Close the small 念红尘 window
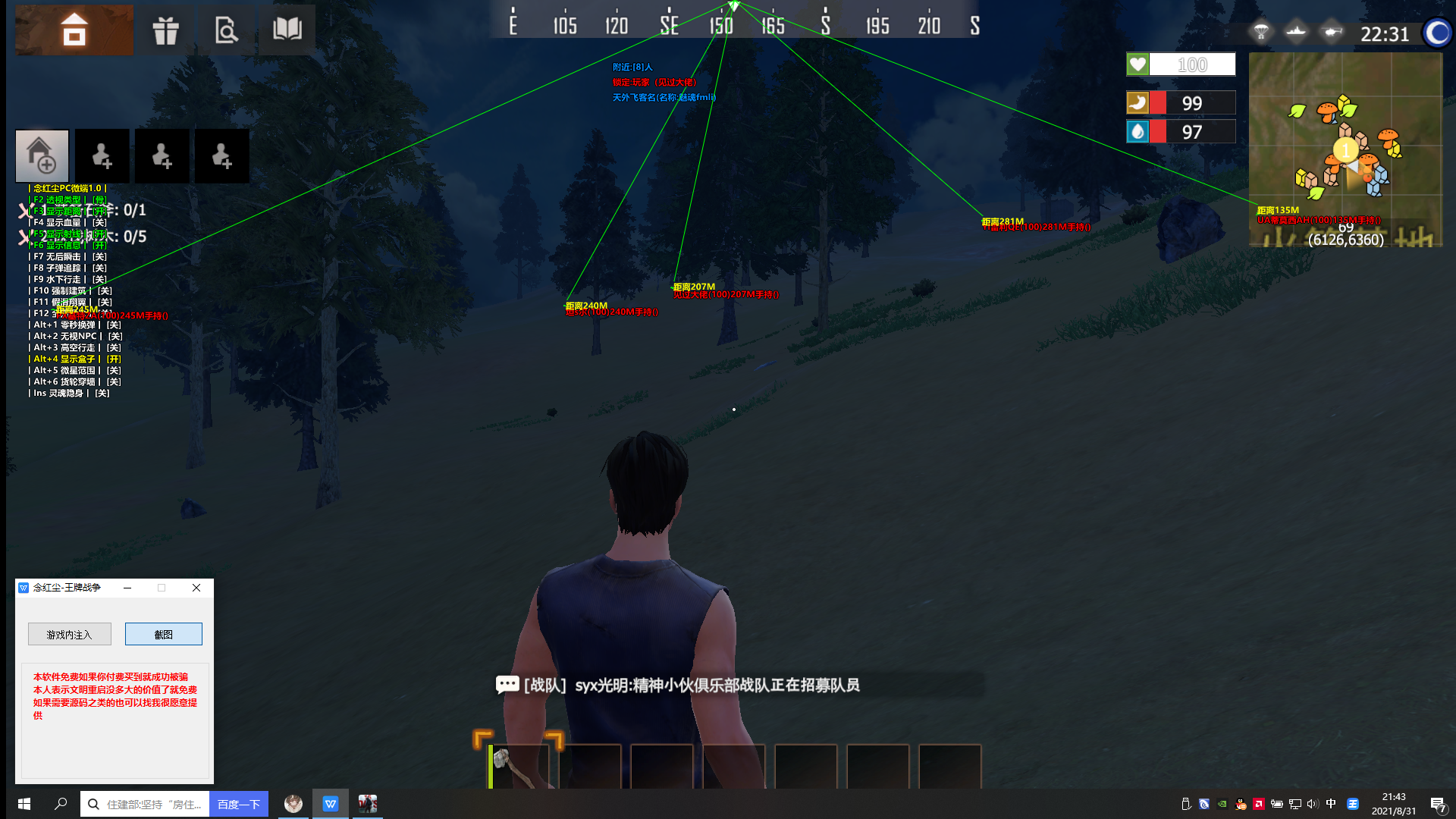This screenshot has height=819, width=1456. (x=196, y=588)
